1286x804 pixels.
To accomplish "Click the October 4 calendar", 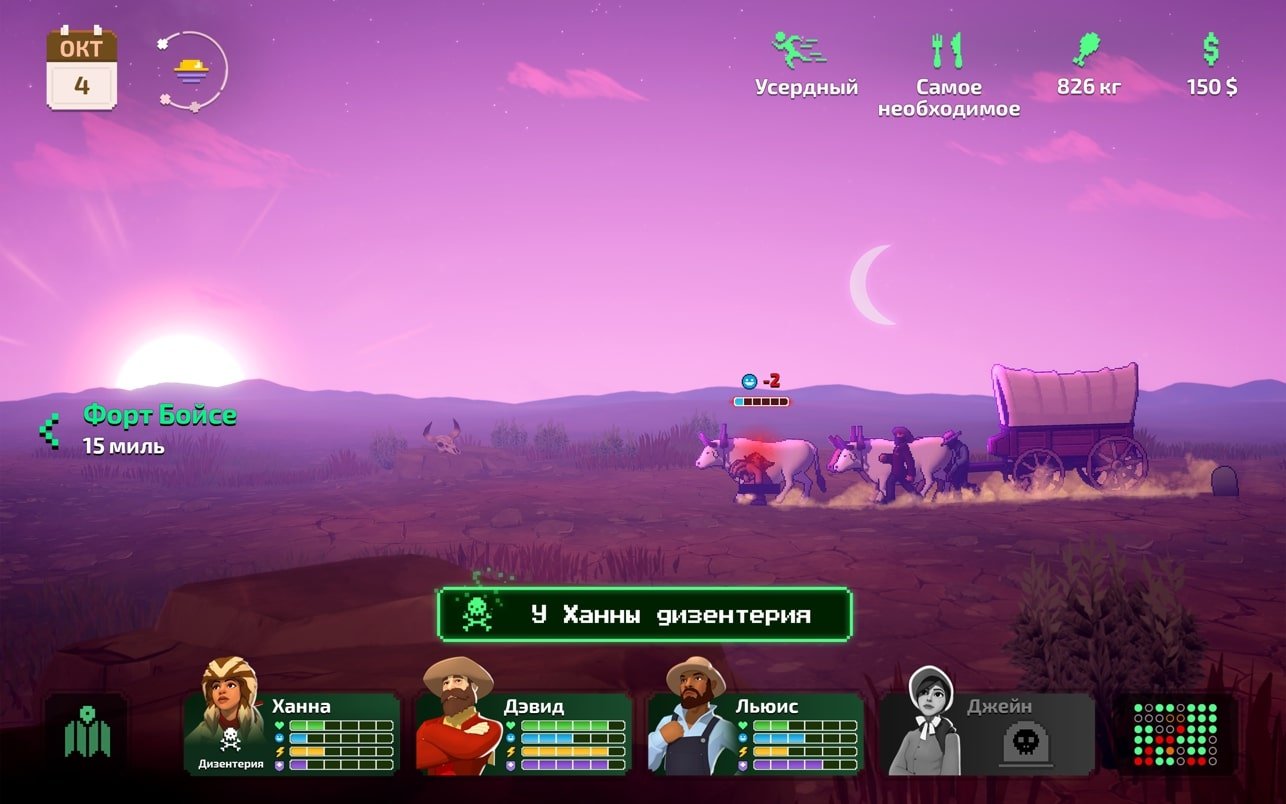I will 82,70.
